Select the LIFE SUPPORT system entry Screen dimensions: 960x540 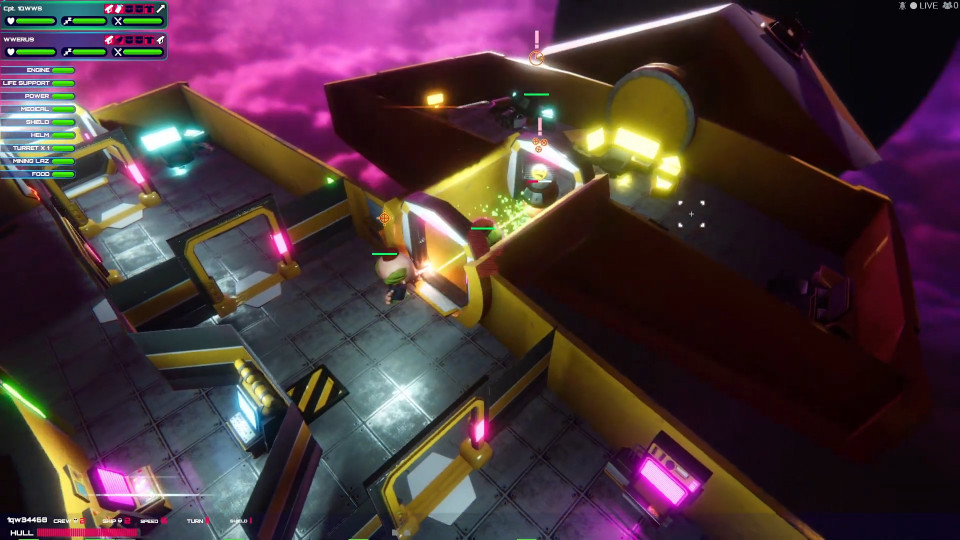pyautogui.click(x=38, y=83)
